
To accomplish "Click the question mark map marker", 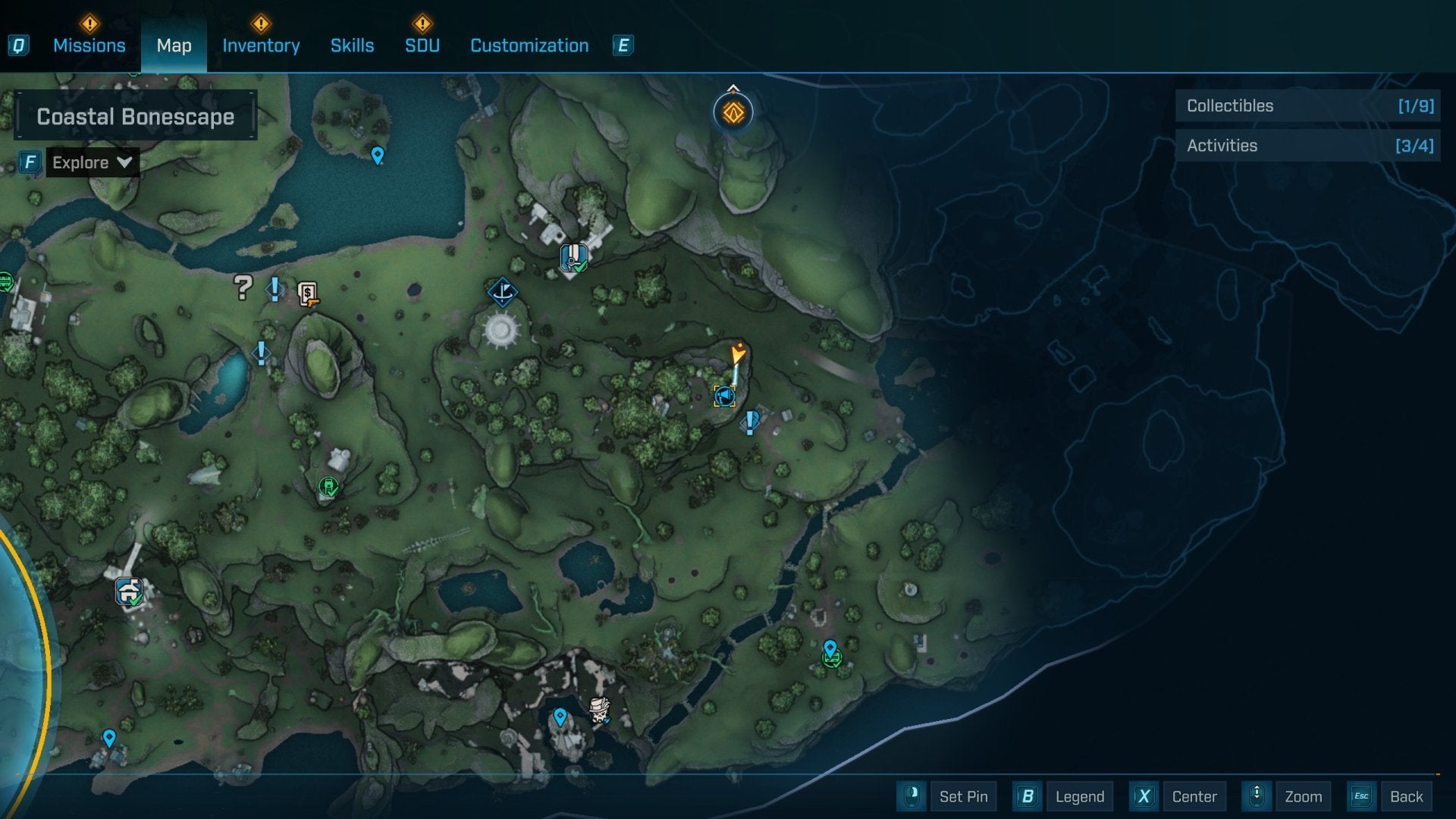I will [x=243, y=287].
